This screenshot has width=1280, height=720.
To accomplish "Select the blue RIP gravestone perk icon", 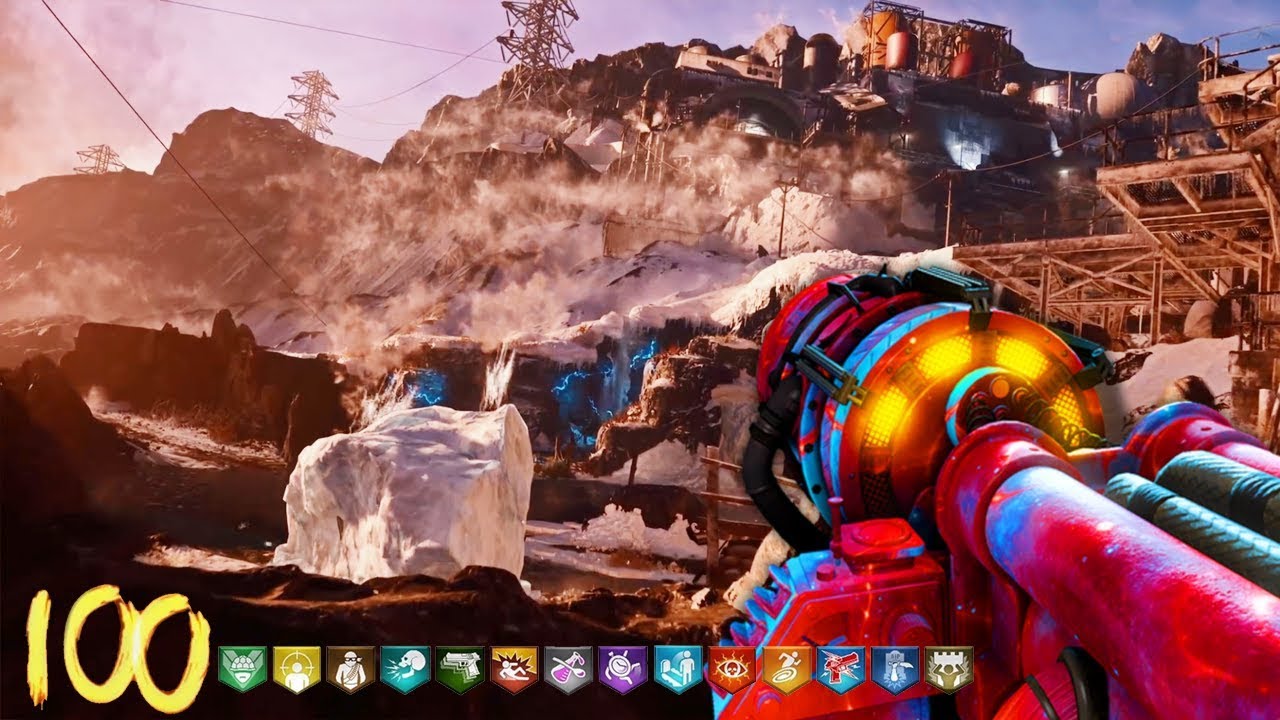I will pos(895,668).
